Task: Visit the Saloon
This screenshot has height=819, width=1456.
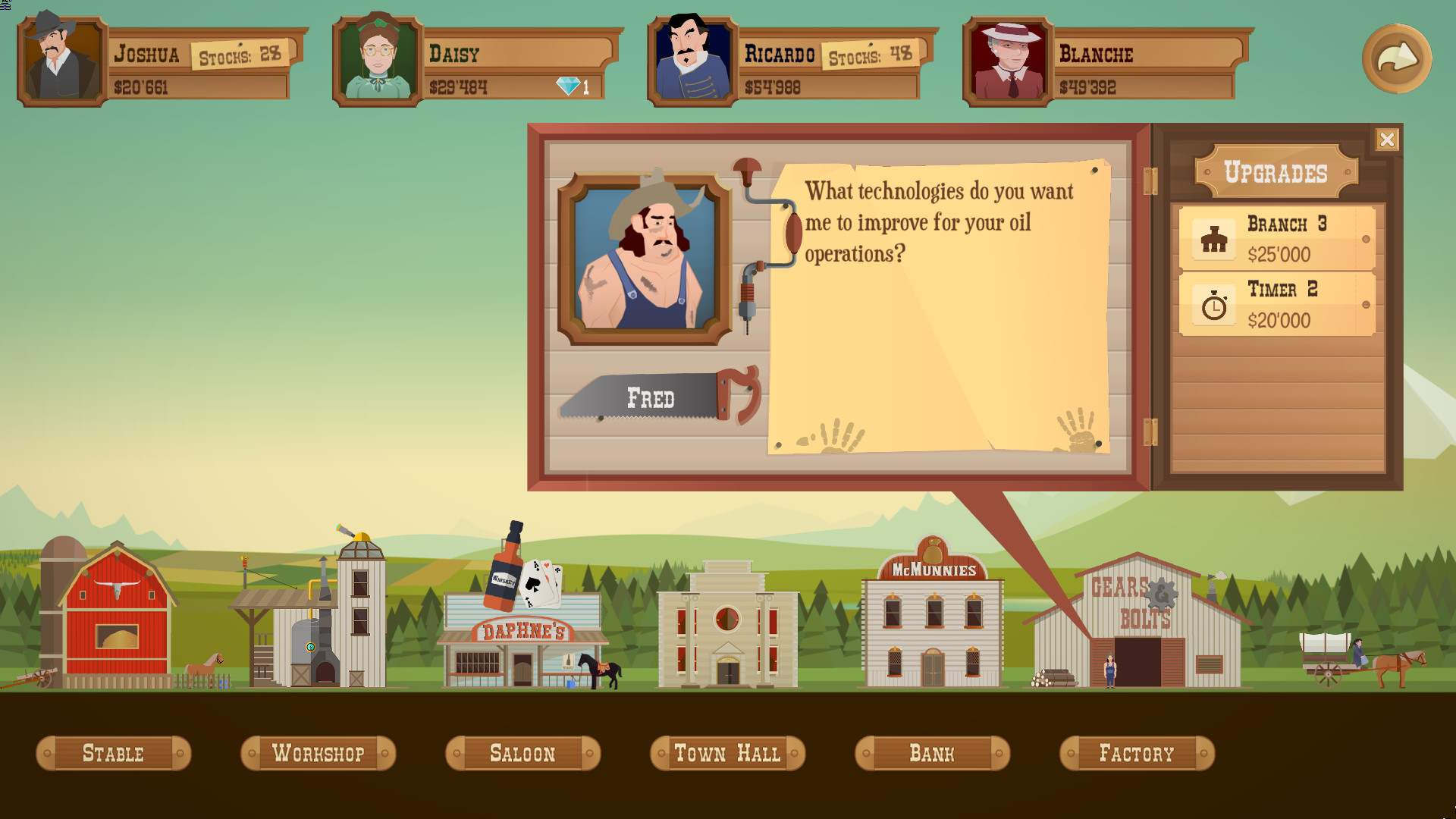Action: [522, 753]
